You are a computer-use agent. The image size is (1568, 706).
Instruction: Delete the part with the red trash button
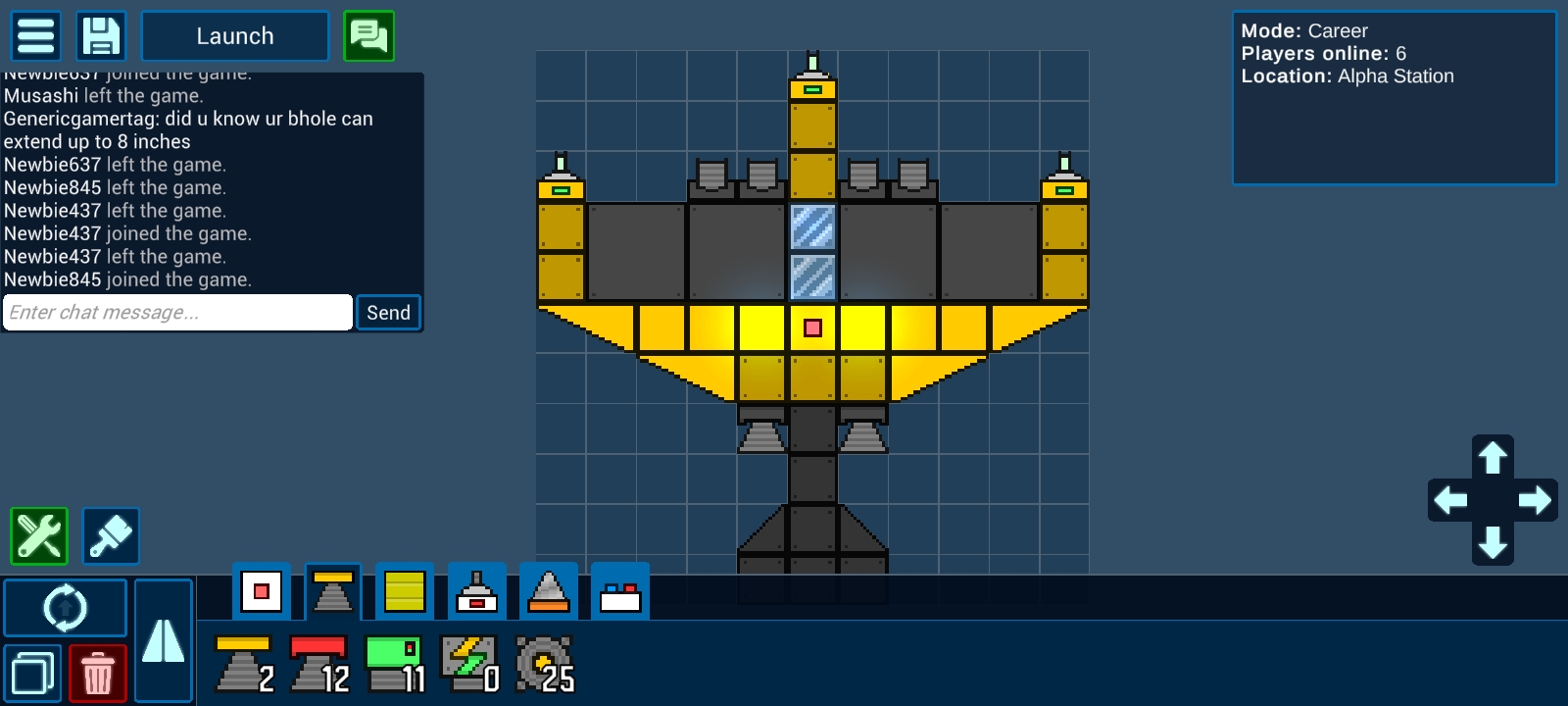coord(97,674)
